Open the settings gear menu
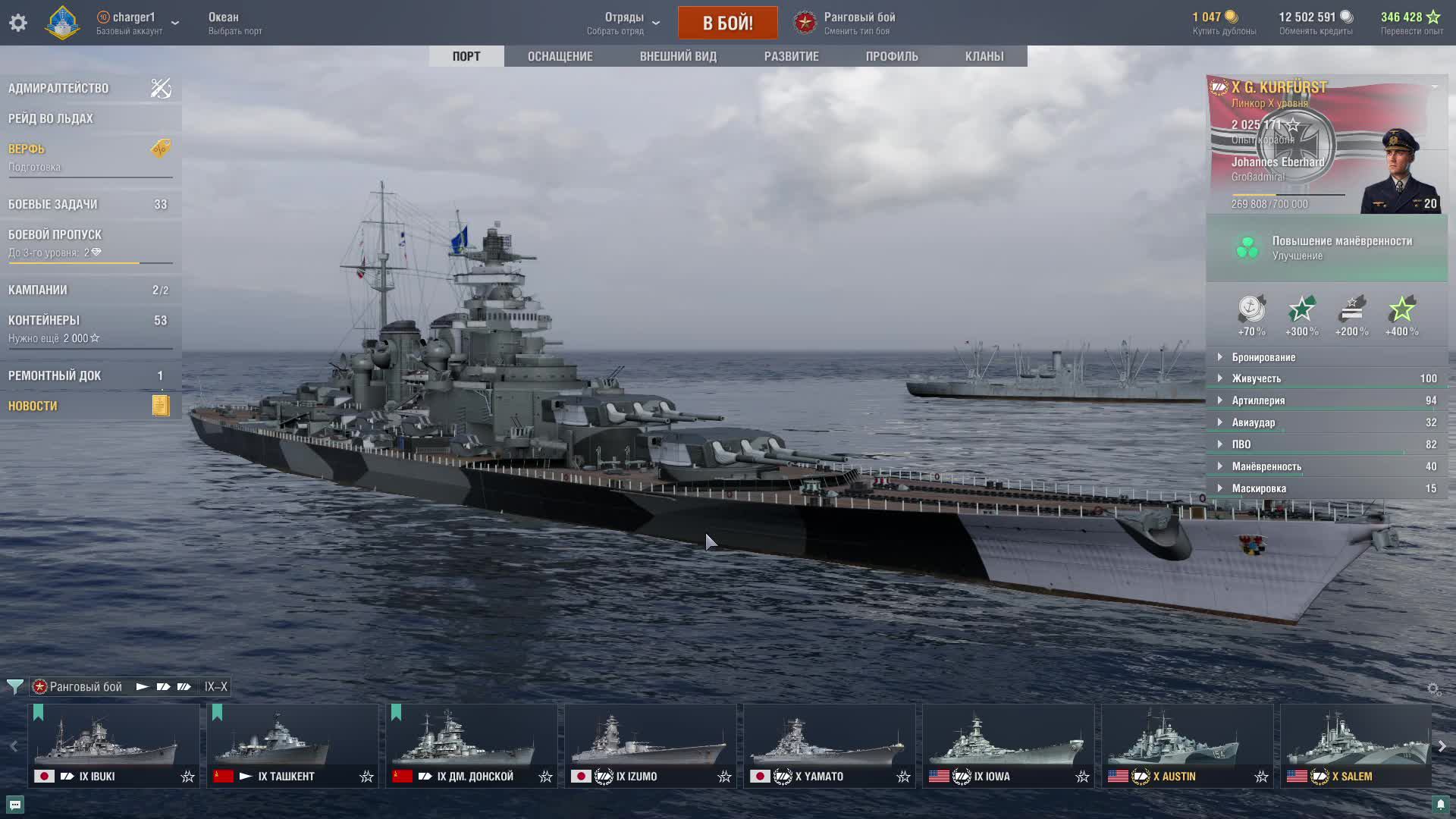Viewport: 1456px width, 819px height. 18,23
